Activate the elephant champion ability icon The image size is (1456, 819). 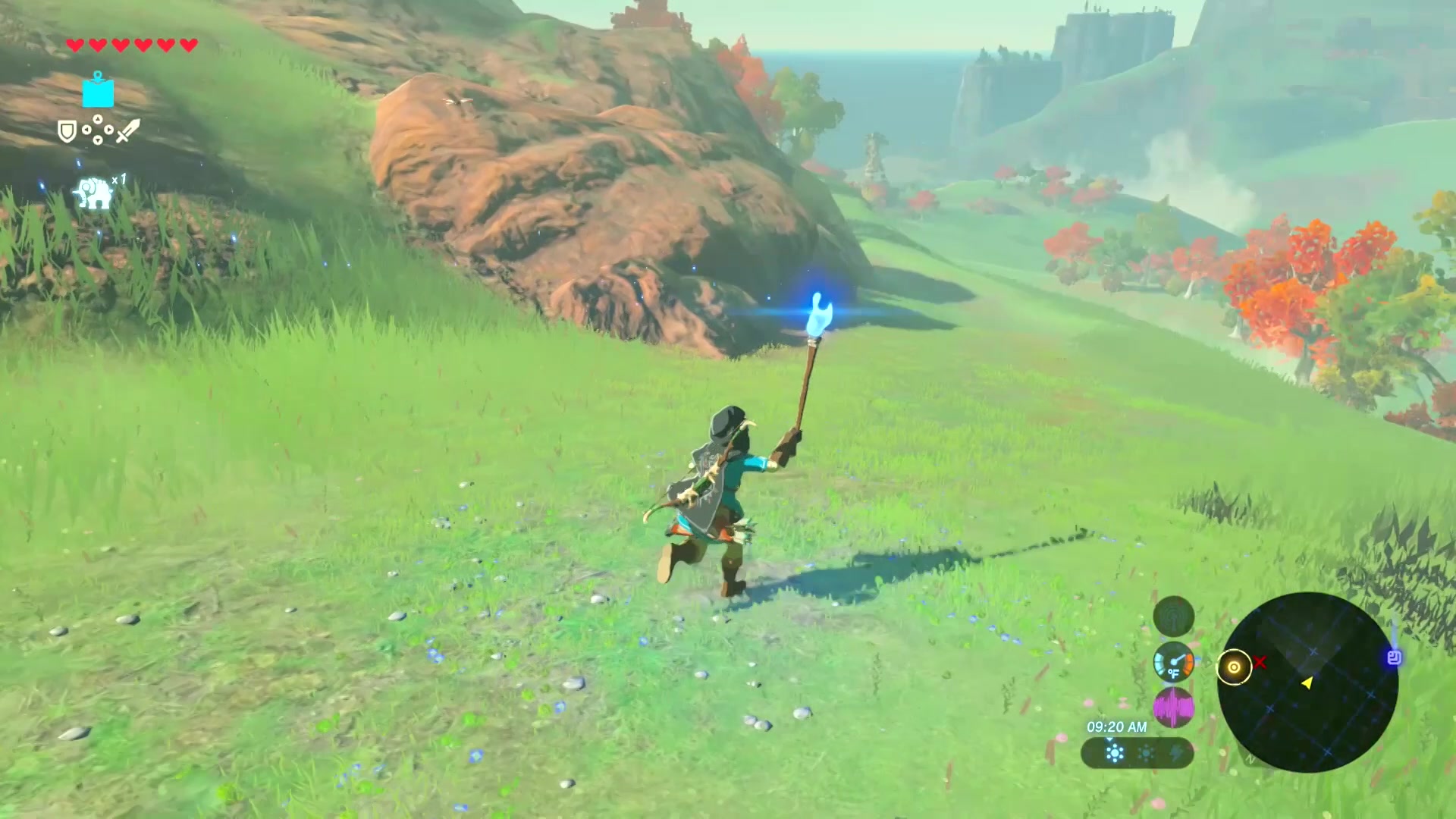[x=93, y=193]
